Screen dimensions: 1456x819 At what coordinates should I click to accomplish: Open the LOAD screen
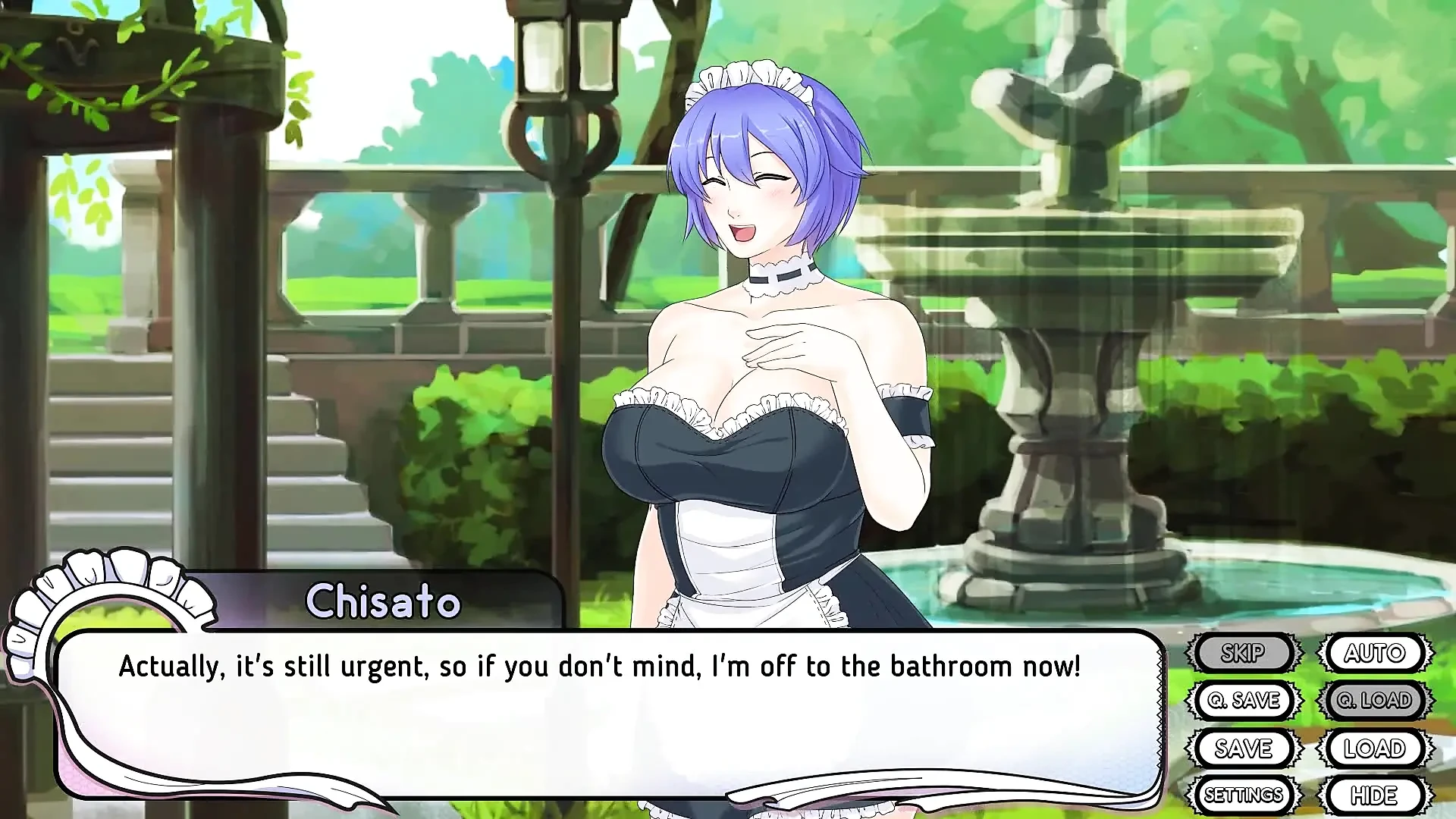pyautogui.click(x=1374, y=748)
